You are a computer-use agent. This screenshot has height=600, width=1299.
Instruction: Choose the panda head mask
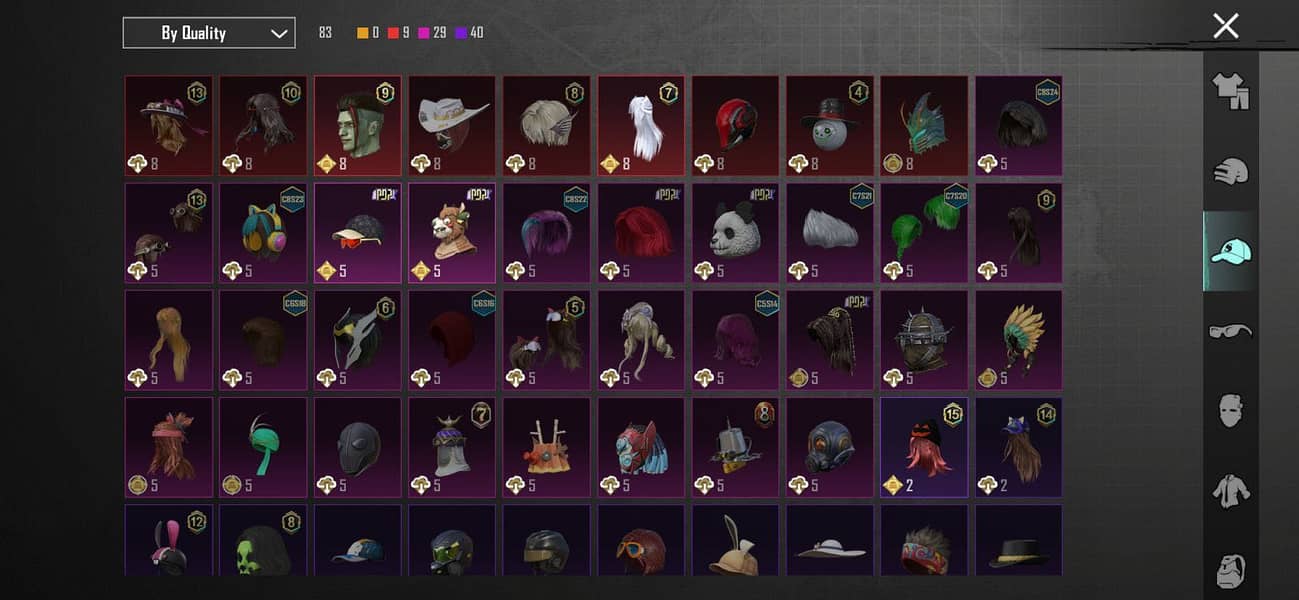coord(735,232)
